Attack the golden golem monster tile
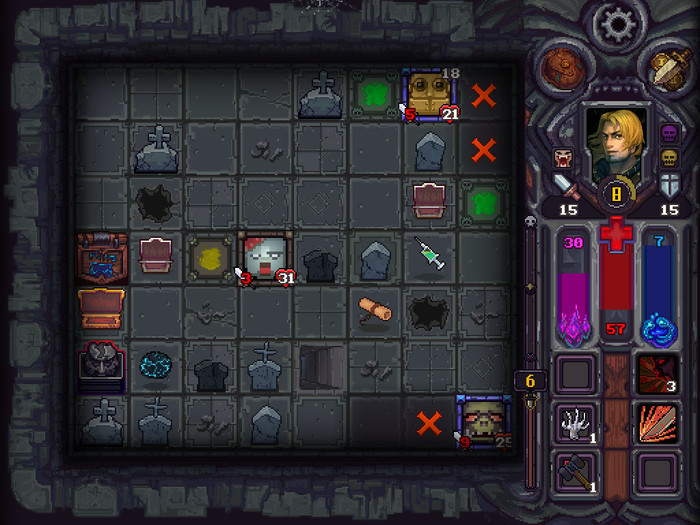 click(430, 95)
